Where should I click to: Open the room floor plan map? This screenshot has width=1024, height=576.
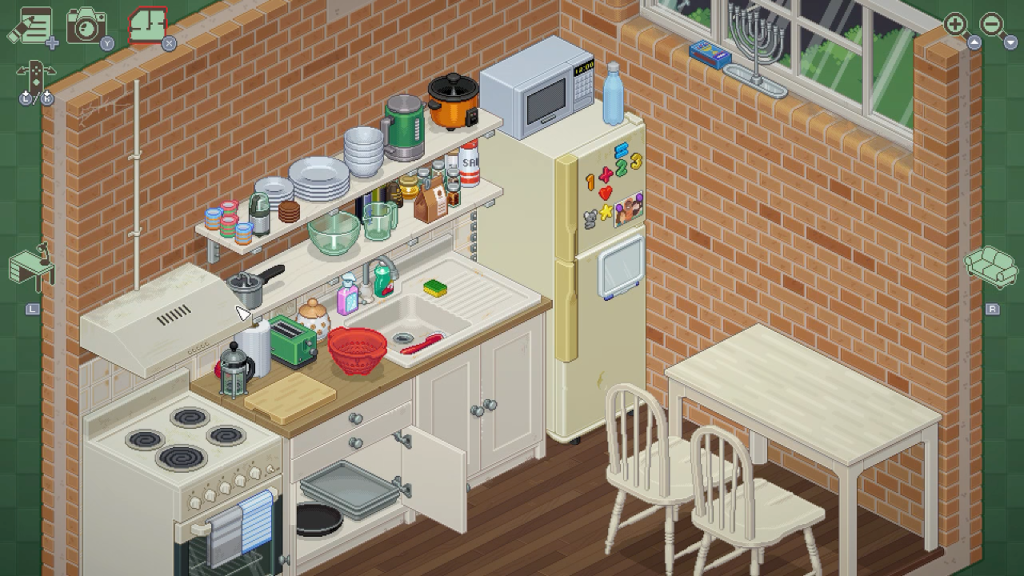pos(149,25)
